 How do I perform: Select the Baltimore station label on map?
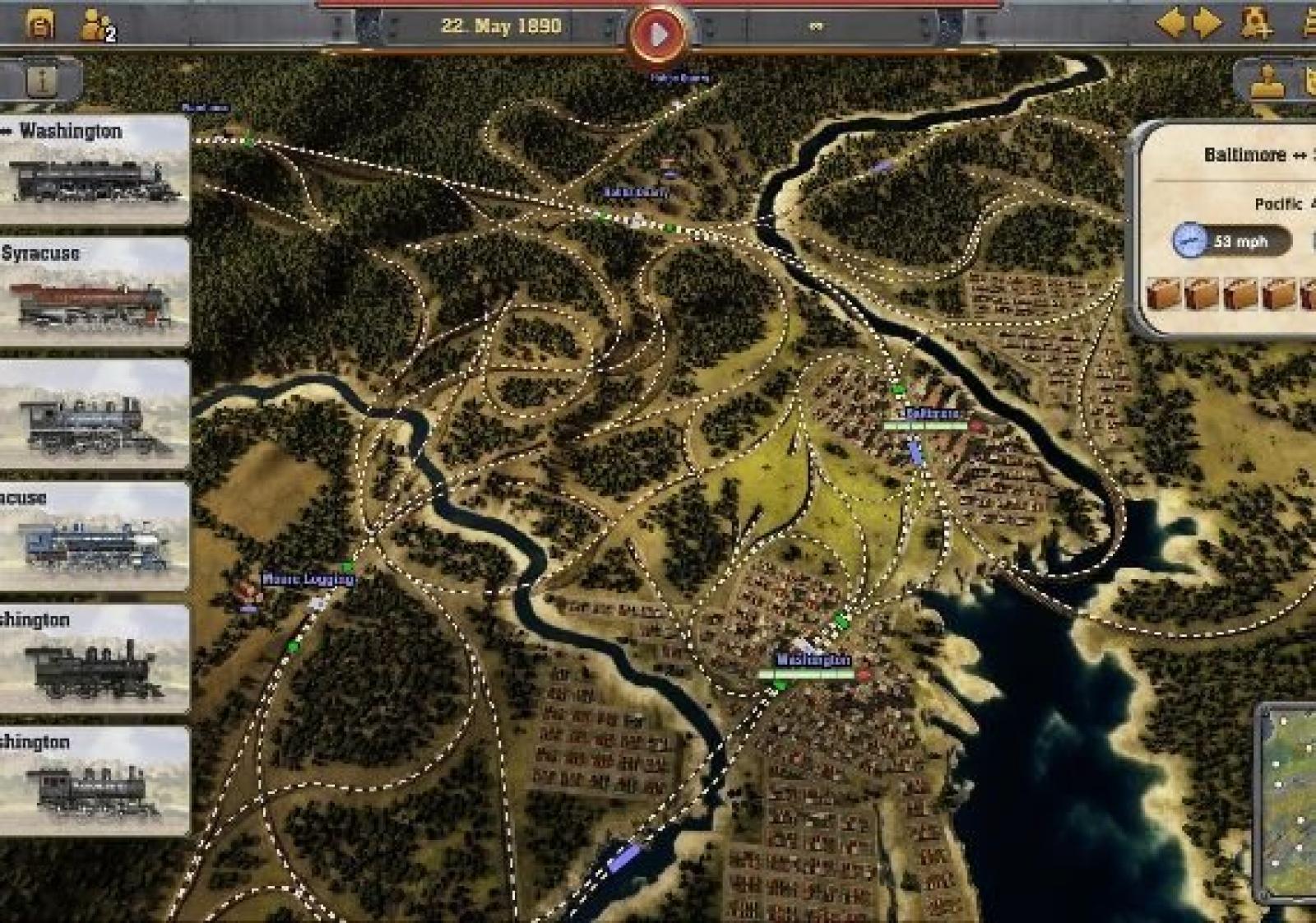point(931,413)
